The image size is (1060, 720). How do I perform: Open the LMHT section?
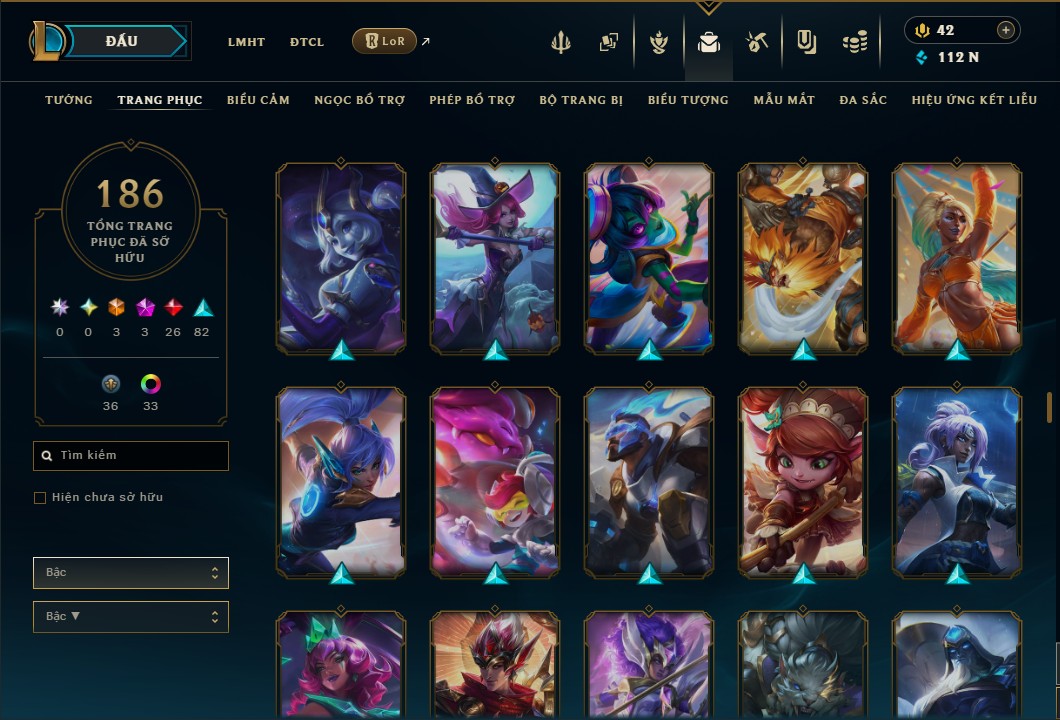coord(246,42)
